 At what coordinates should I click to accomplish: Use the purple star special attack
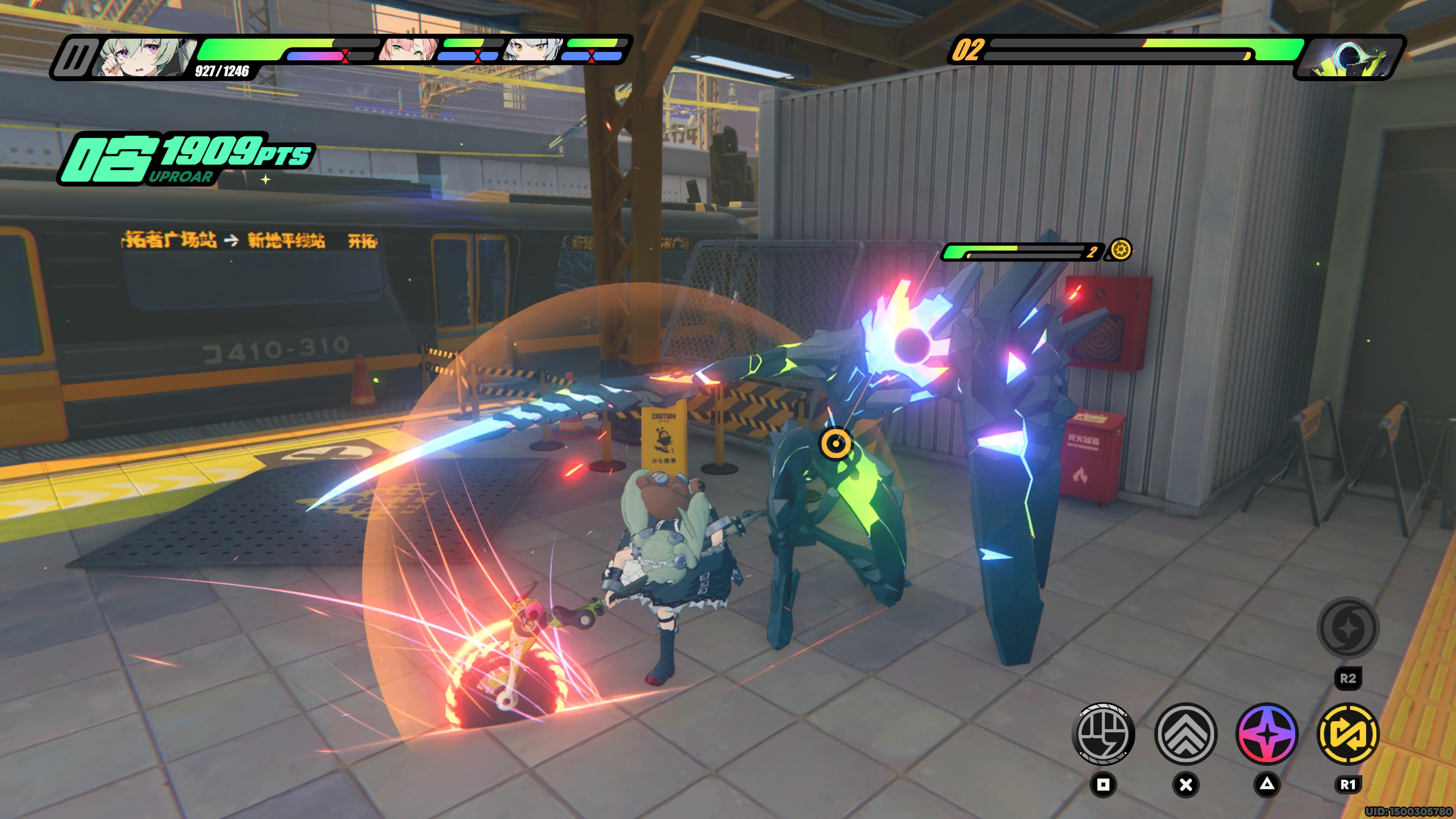[x=1267, y=734]
